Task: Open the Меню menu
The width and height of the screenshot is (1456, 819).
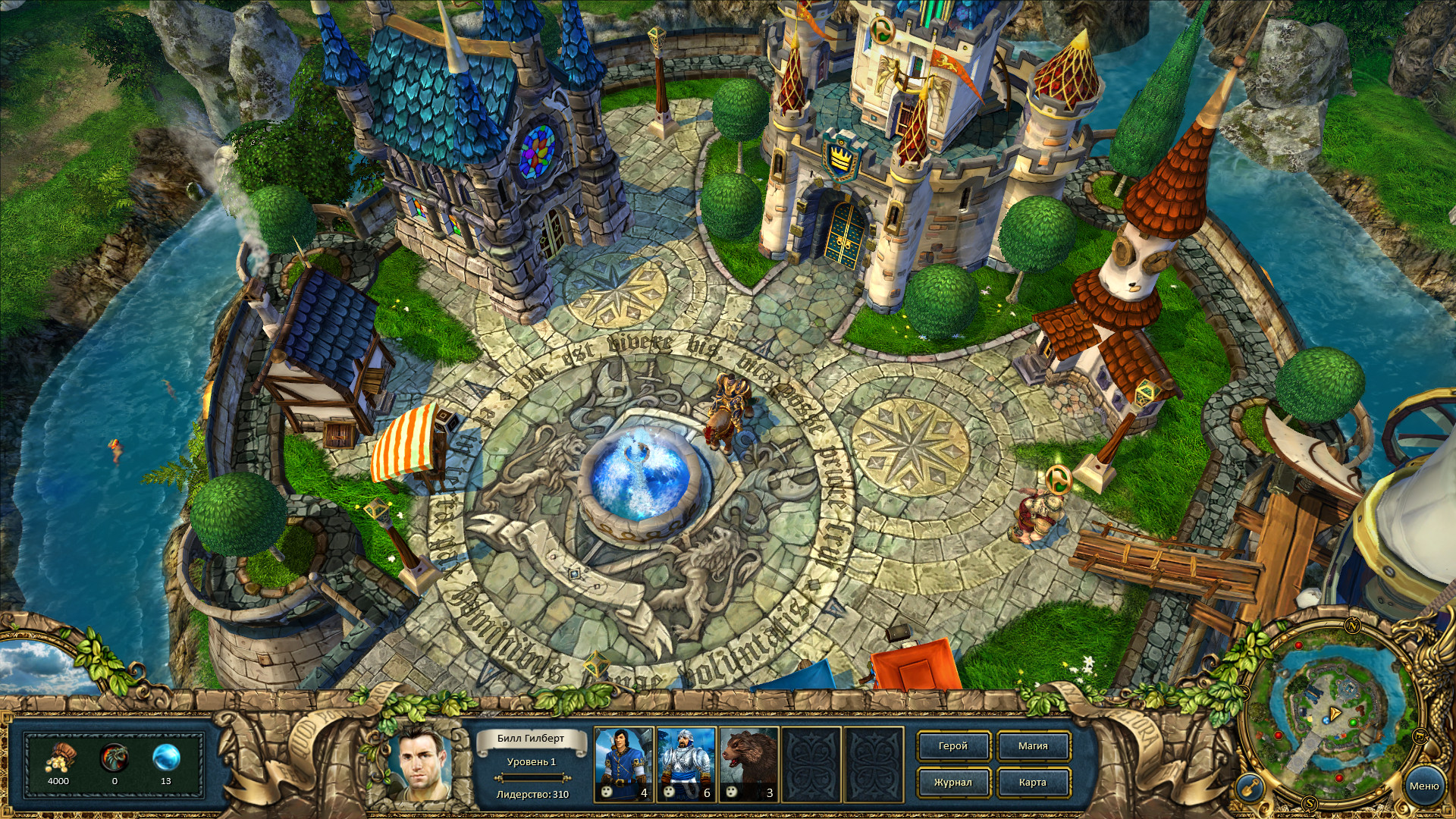Action: click(1425, 786)
